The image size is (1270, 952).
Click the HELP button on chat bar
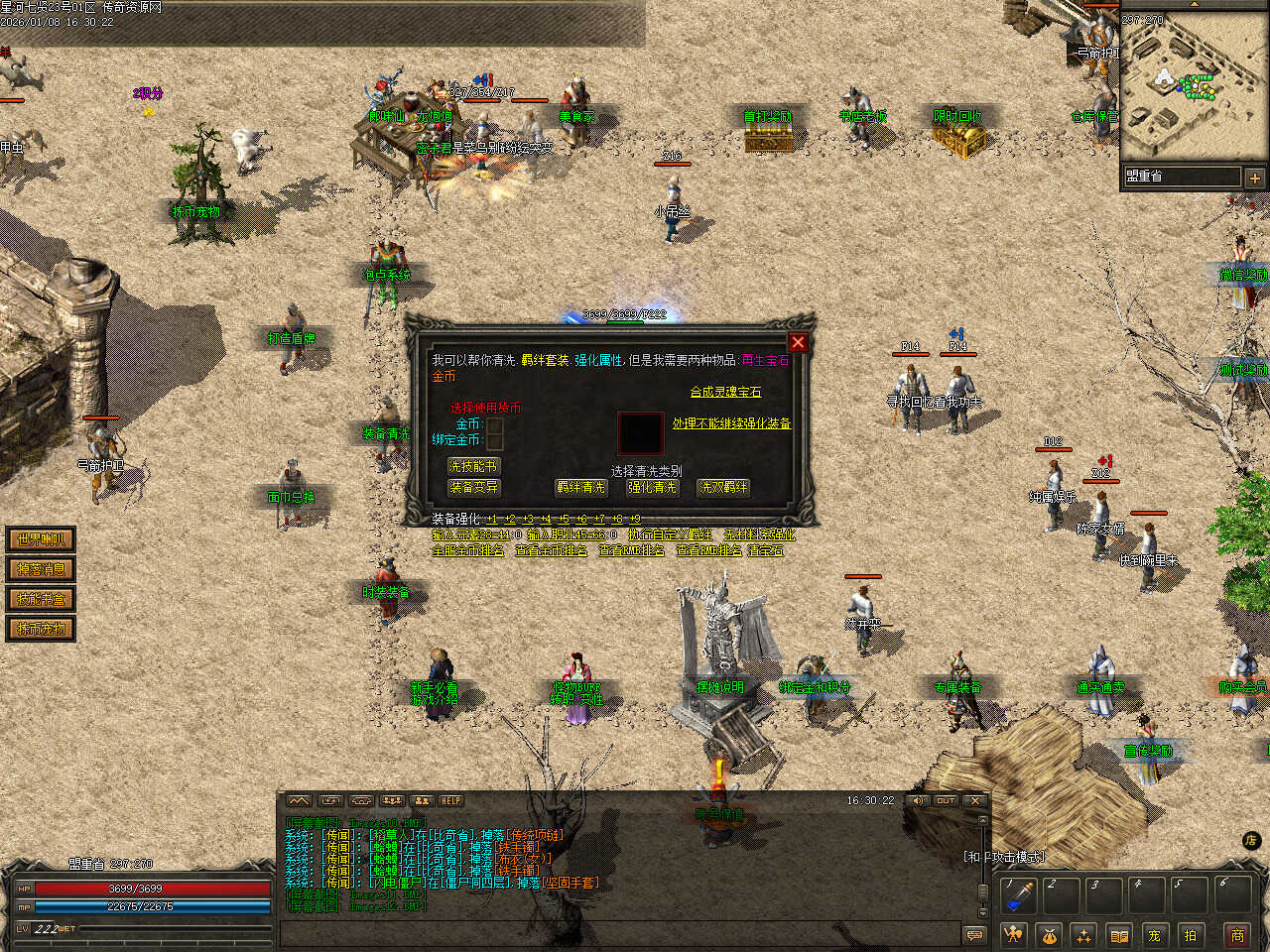pyautogui.click(x=451, y=800)
